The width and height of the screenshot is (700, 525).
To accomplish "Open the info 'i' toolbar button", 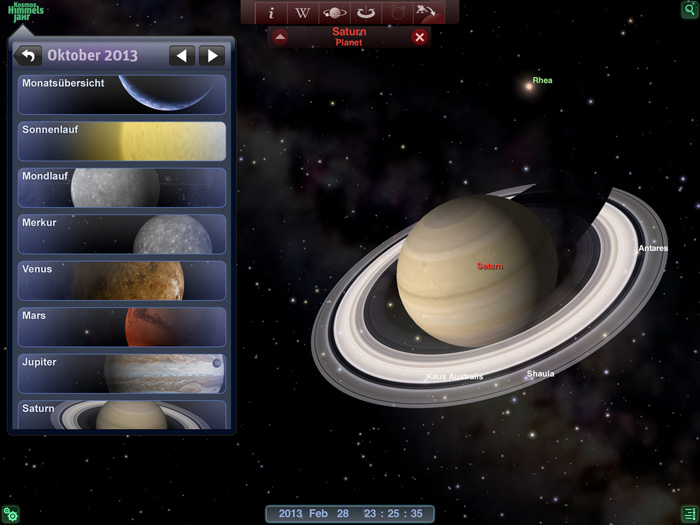I will [271, 13].
